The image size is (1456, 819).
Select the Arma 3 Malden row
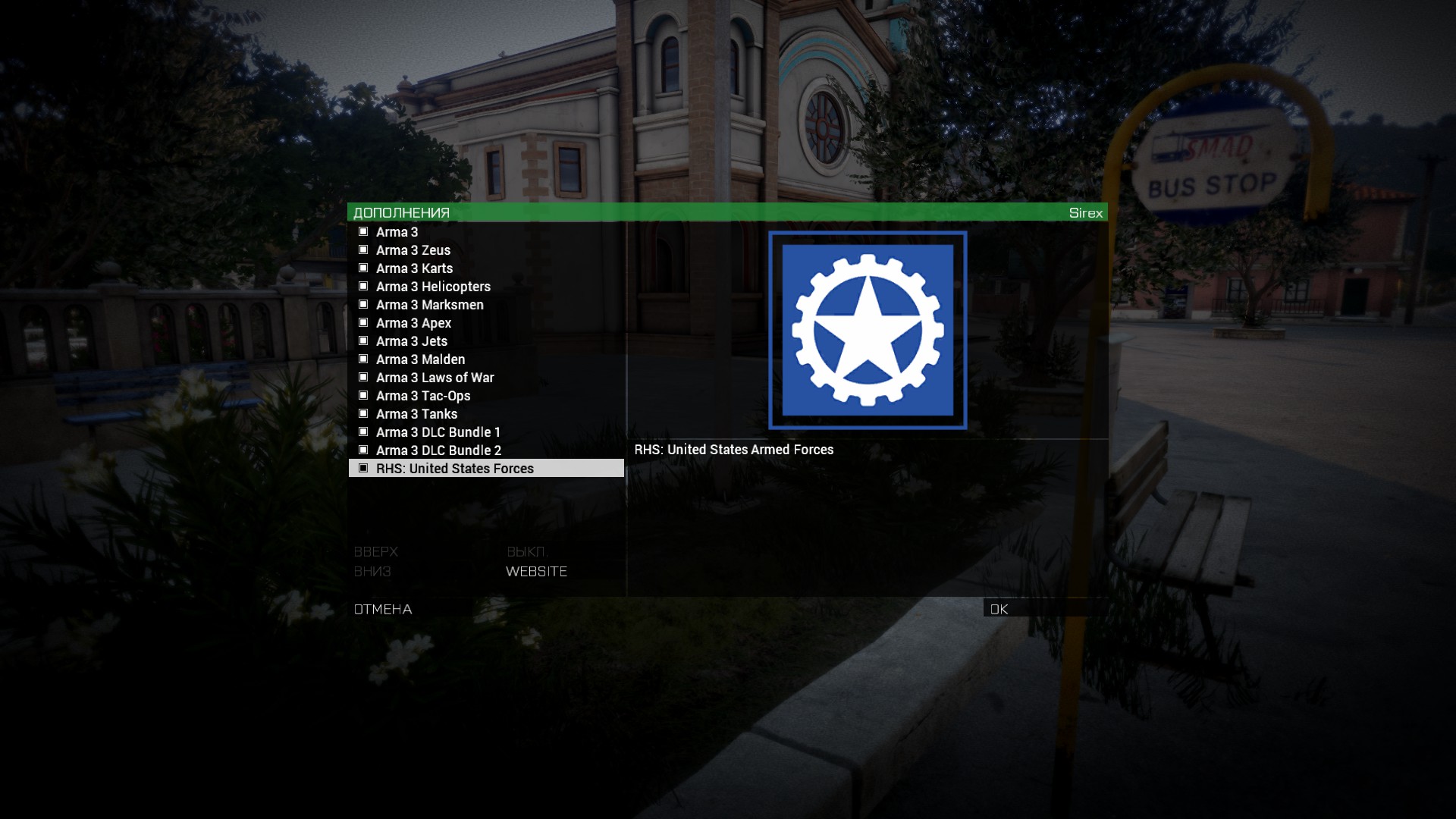click(420, 359)
